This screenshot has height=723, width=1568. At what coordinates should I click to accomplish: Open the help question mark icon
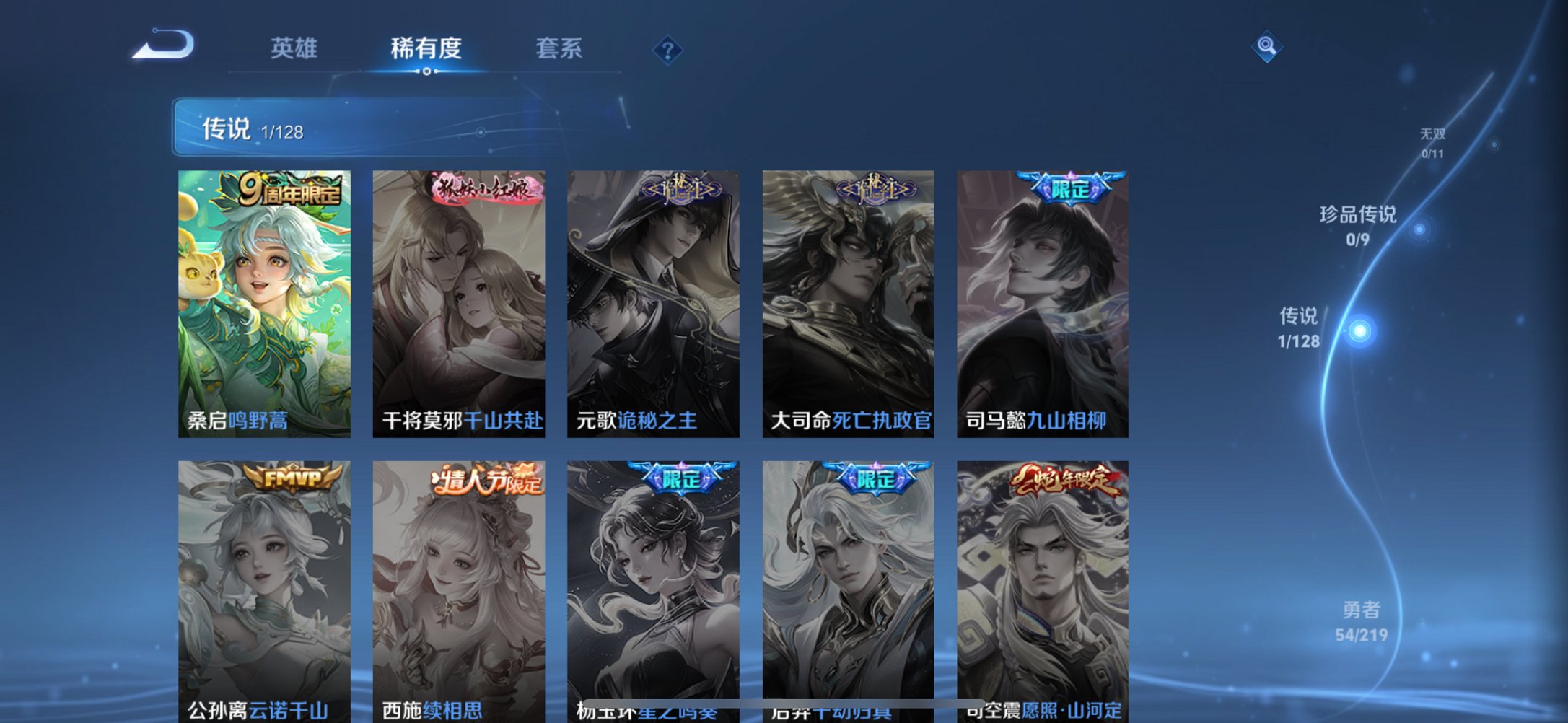670,49
